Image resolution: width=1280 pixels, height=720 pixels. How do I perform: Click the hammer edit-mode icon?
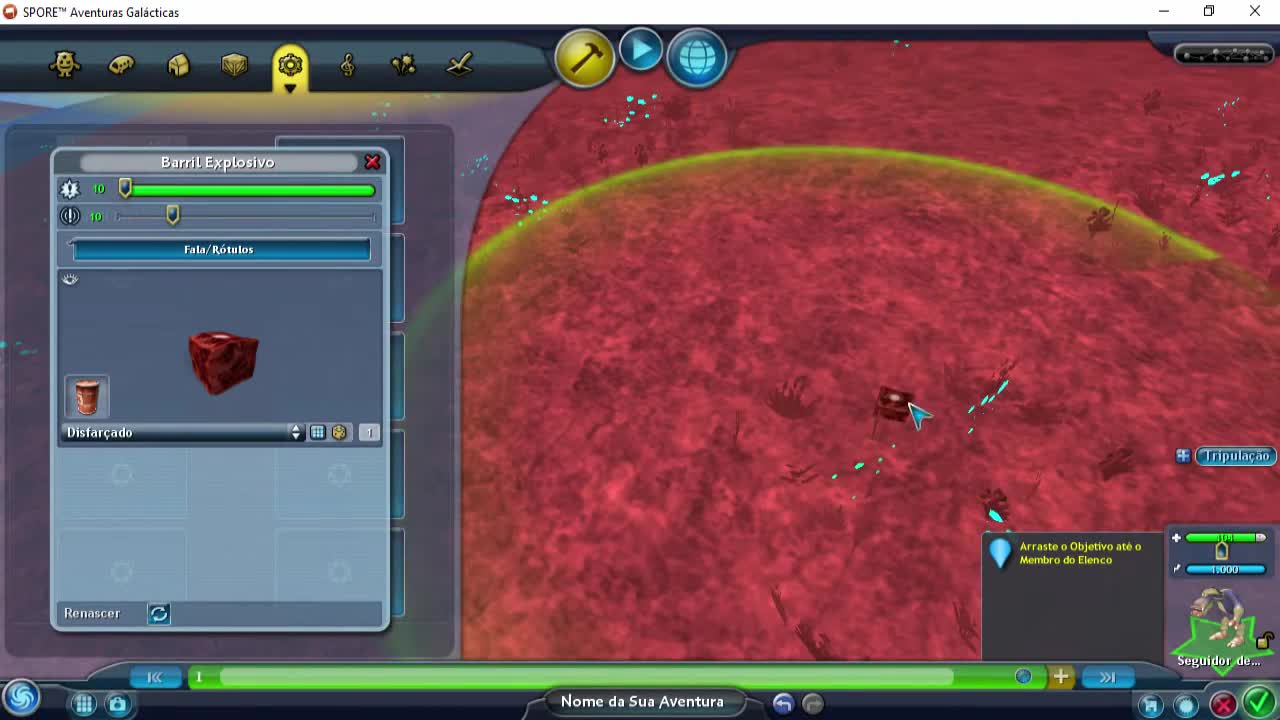[x=584, y=58]
